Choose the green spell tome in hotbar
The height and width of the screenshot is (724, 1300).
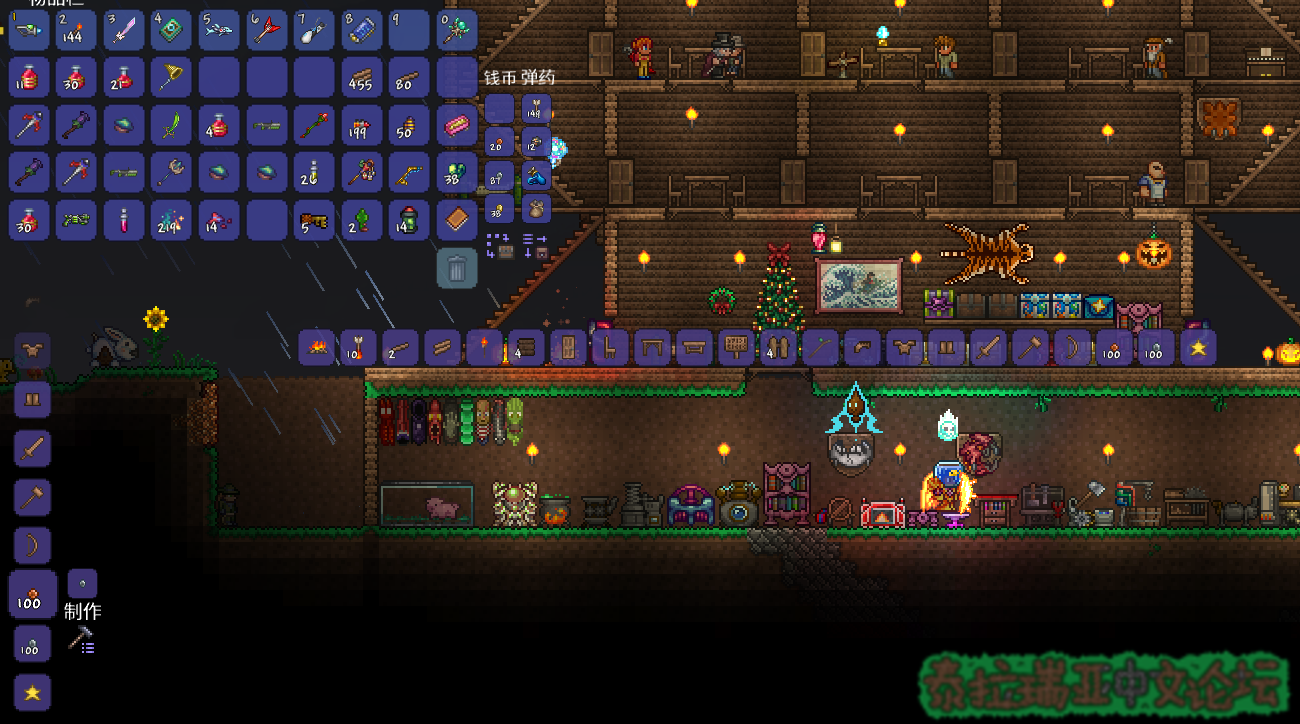(171, 30)
